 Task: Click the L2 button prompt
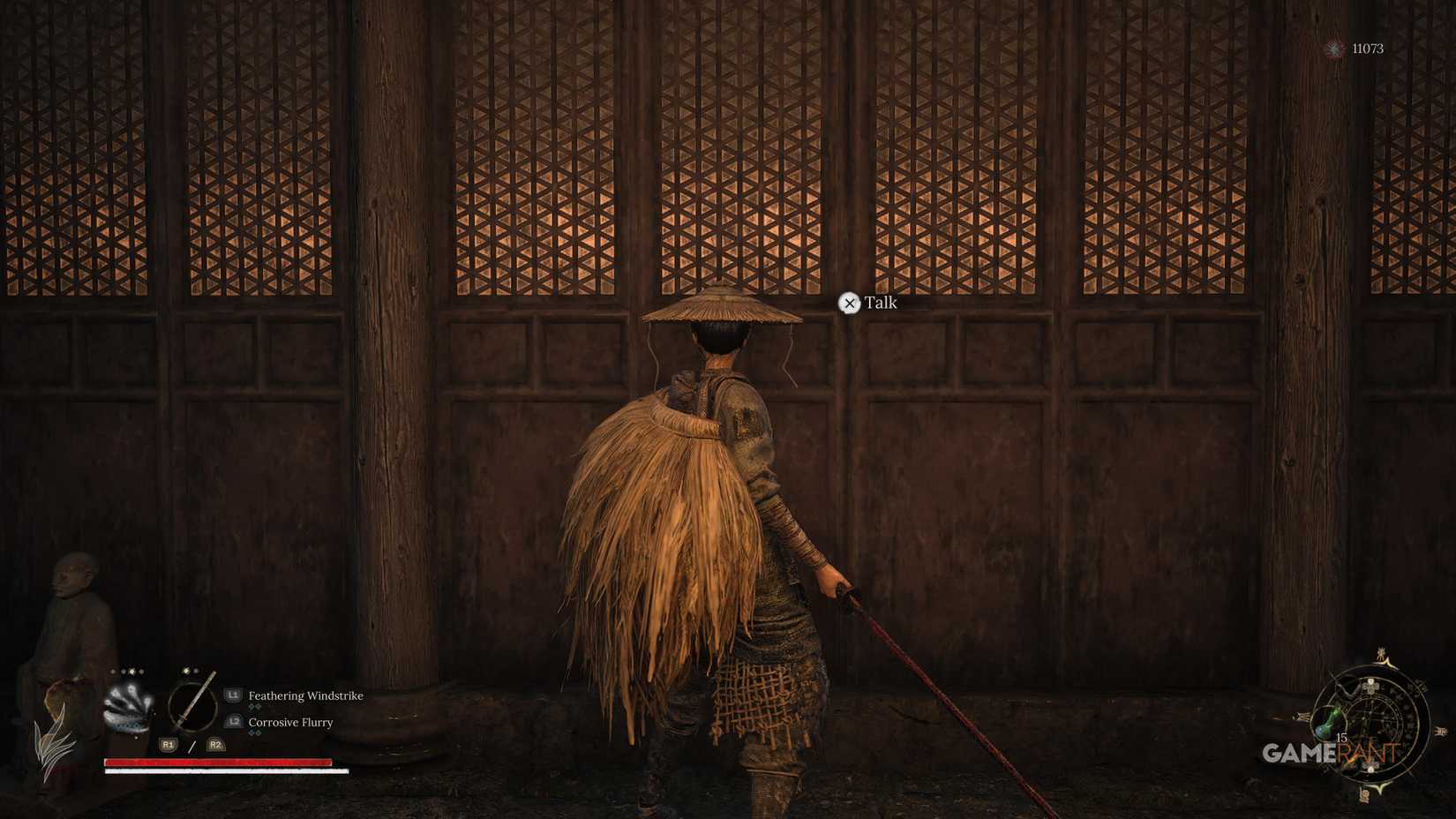(x=233, y=722)
